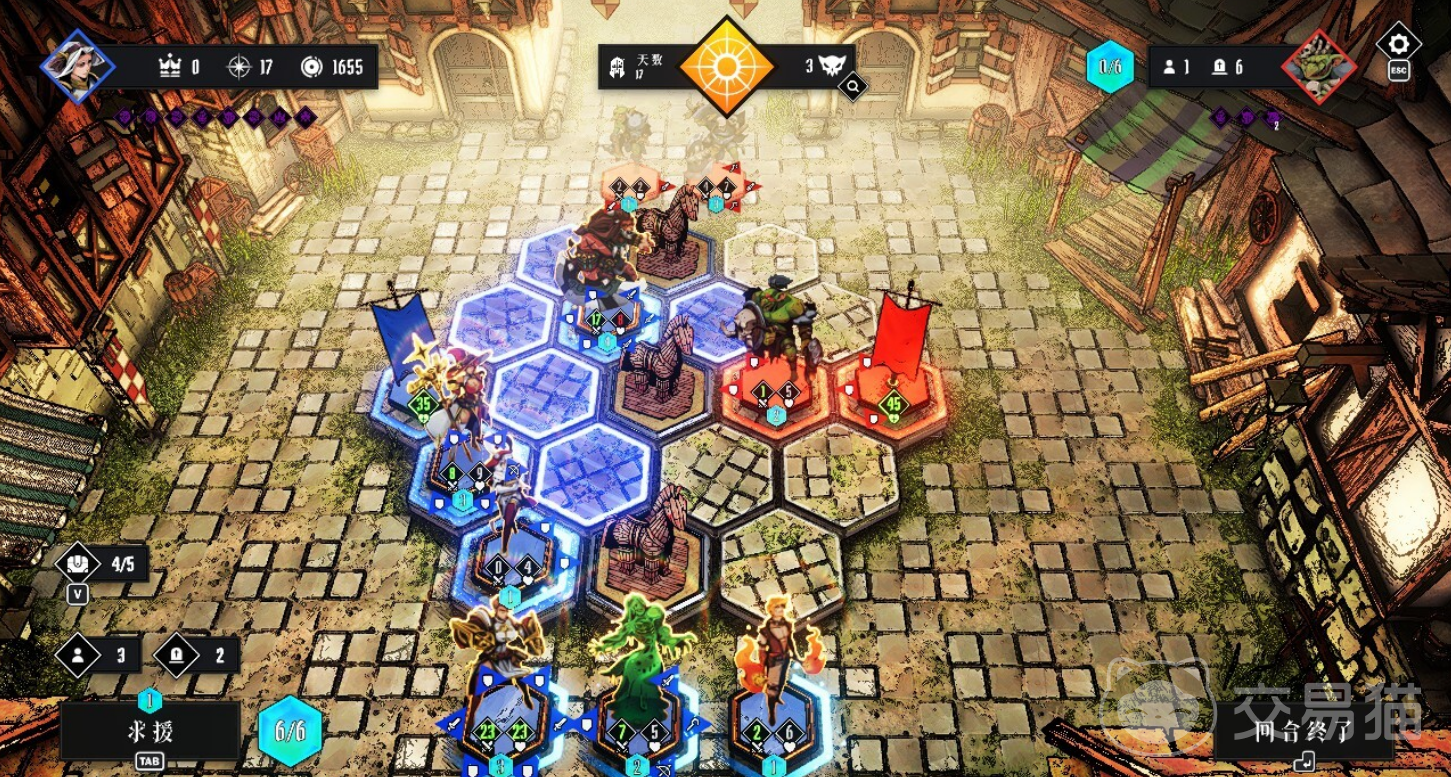The width and height of the screenshot is (1451, 777).
Task: Click the player hero portrait
Action: click(x=77, y=66)
